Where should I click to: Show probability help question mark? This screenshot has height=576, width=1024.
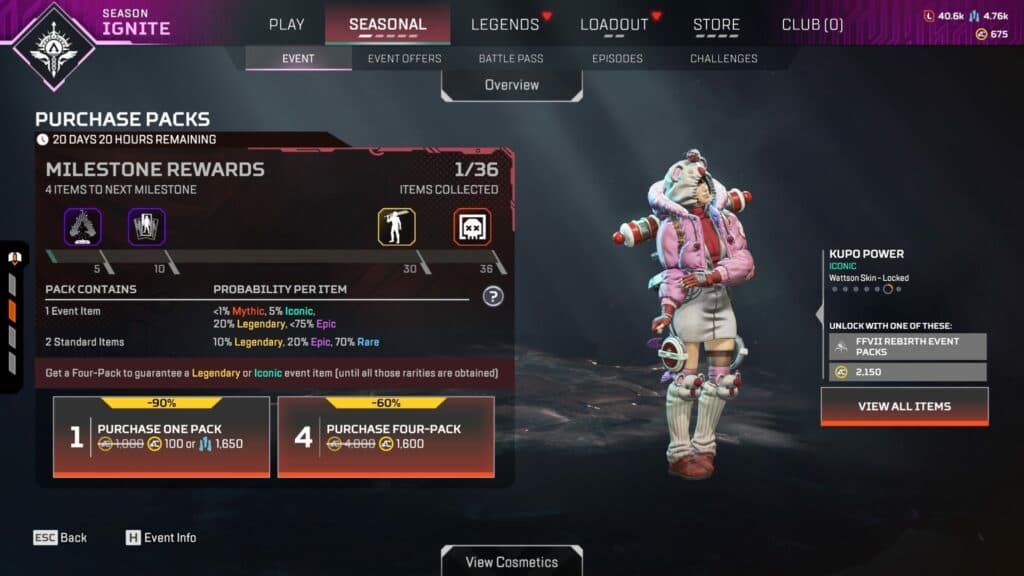(492, 296)
